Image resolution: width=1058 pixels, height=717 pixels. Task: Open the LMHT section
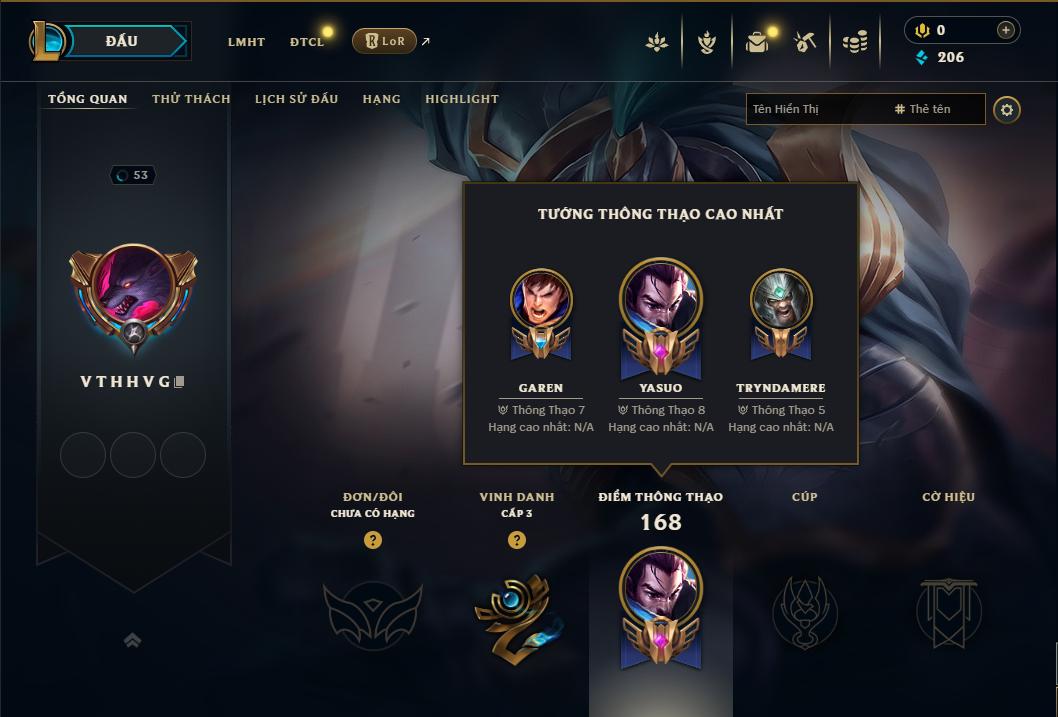point(246,42)
